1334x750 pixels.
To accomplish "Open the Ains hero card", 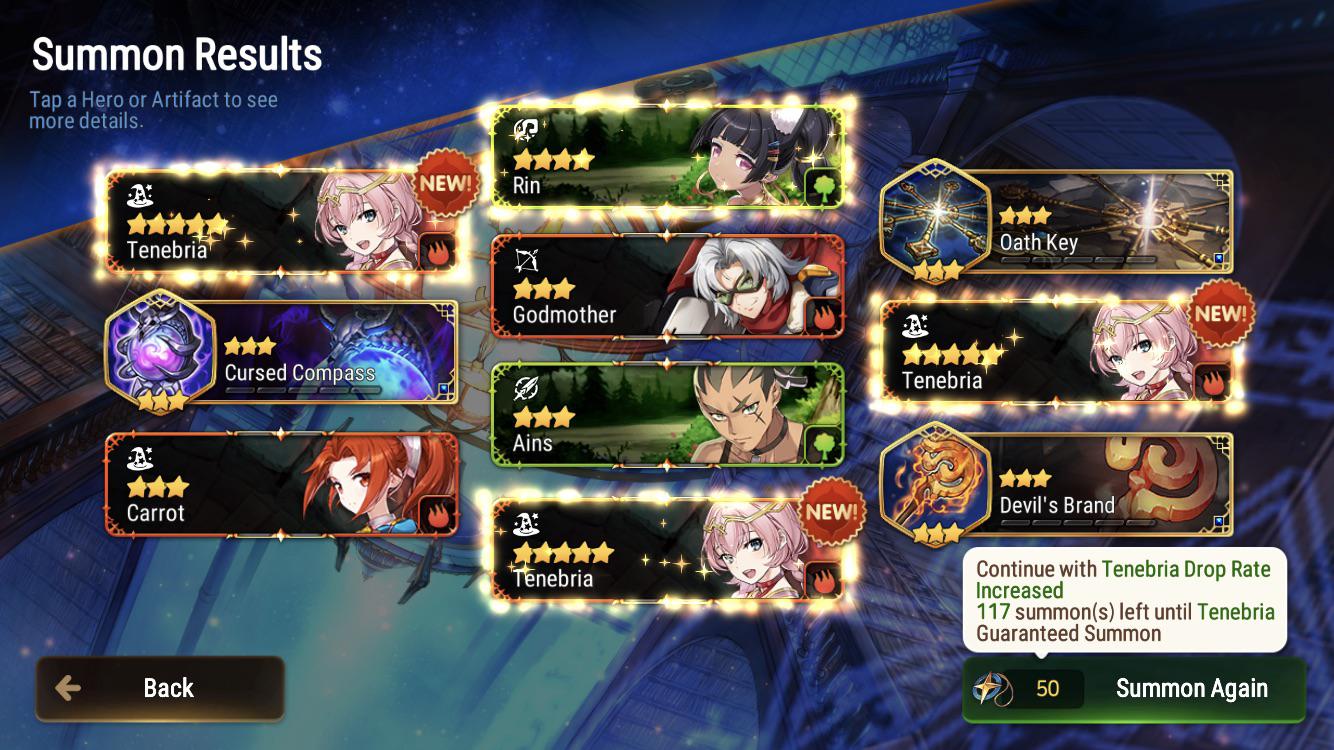I will tap(668, 415).
